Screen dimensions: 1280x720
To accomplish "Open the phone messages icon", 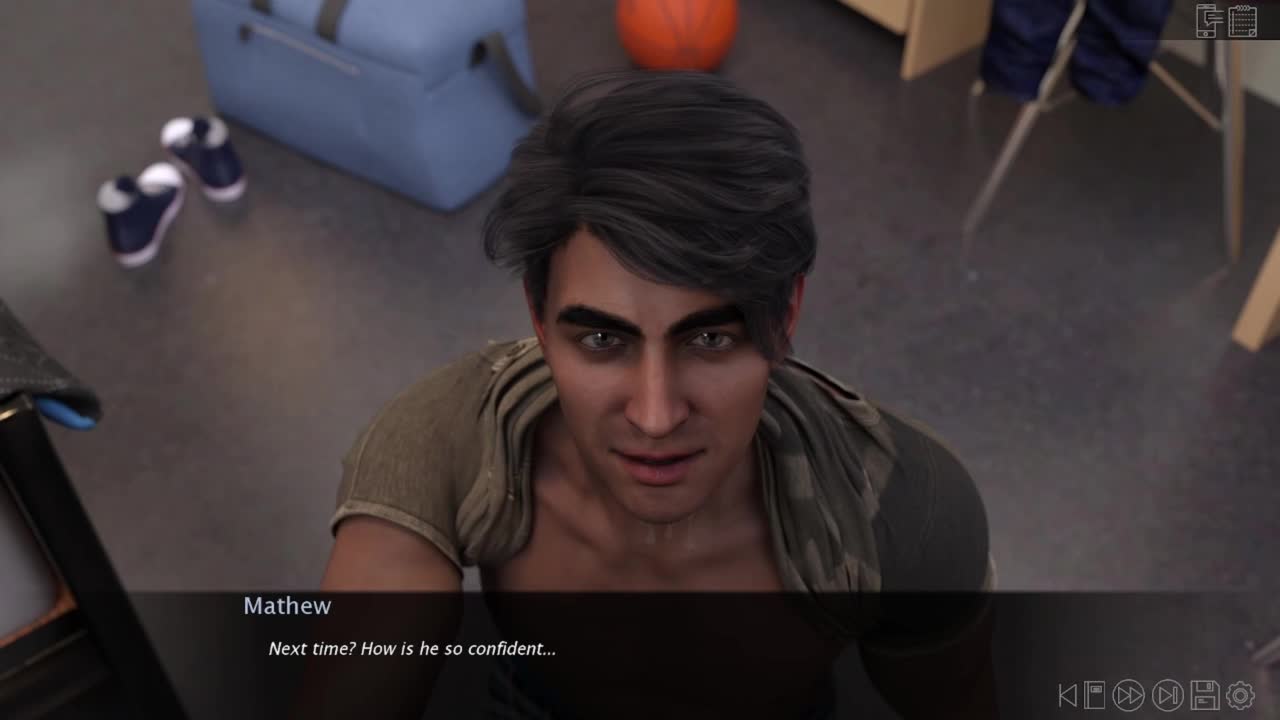I will pos(1210,20).
